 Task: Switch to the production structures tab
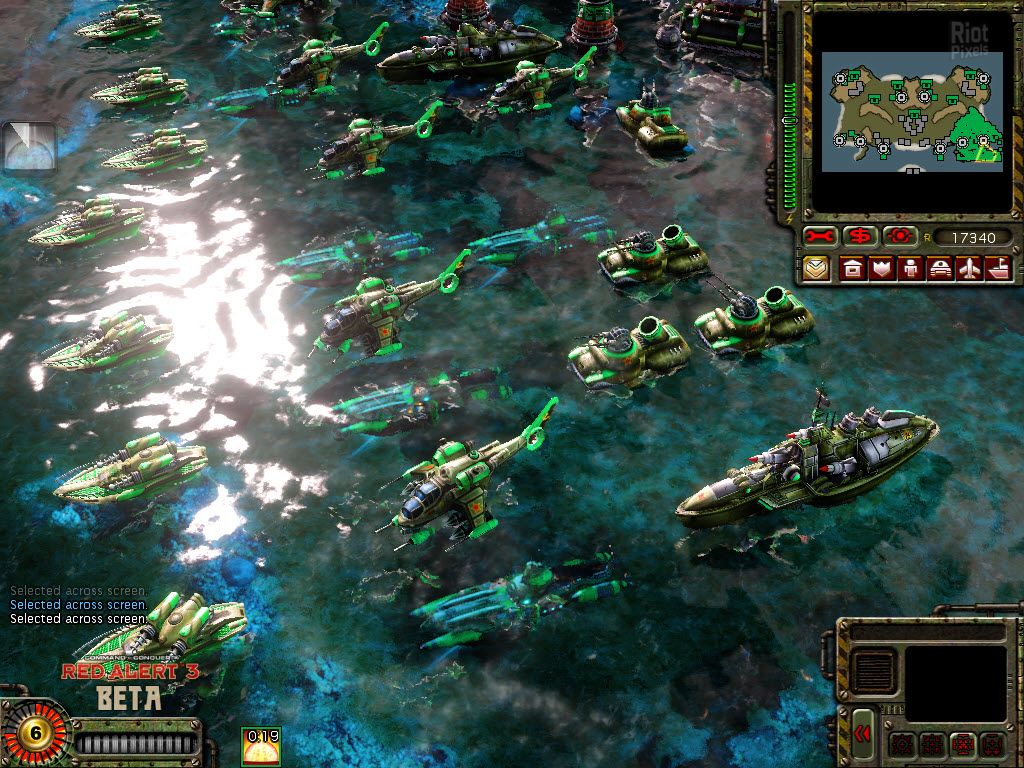point(852,269)
